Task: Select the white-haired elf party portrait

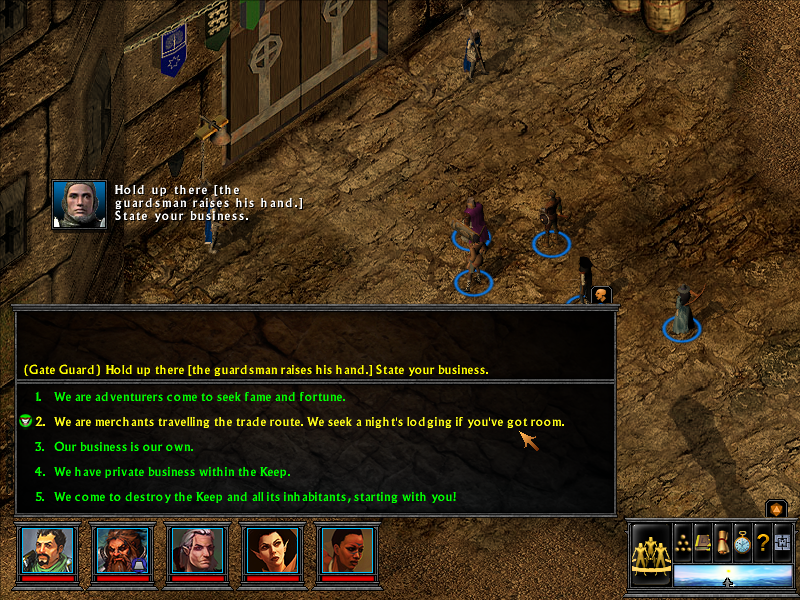Action: tap(196, 549)
